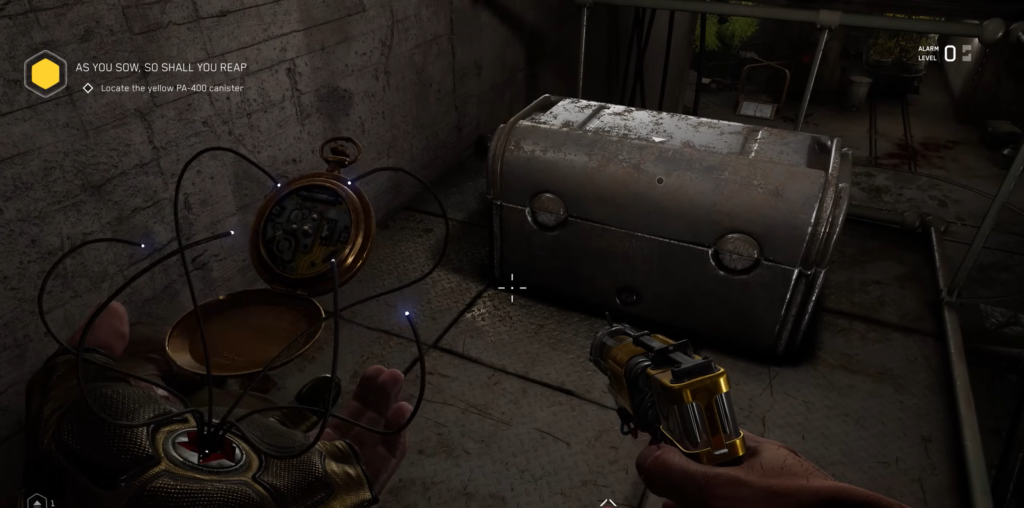Select the 'Locate the yellow PA-400 canister' objective
Viewport: 1024px width, 508px height.
[x=171, y=88]
